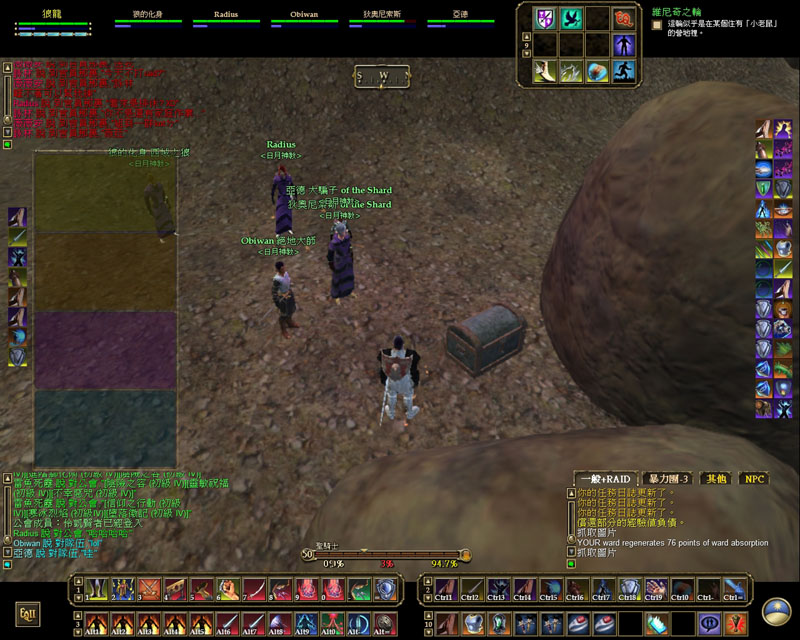Use the hotbar slot labeled Alt1
Viewport: 800px width, 640px height.
[96, 622]
